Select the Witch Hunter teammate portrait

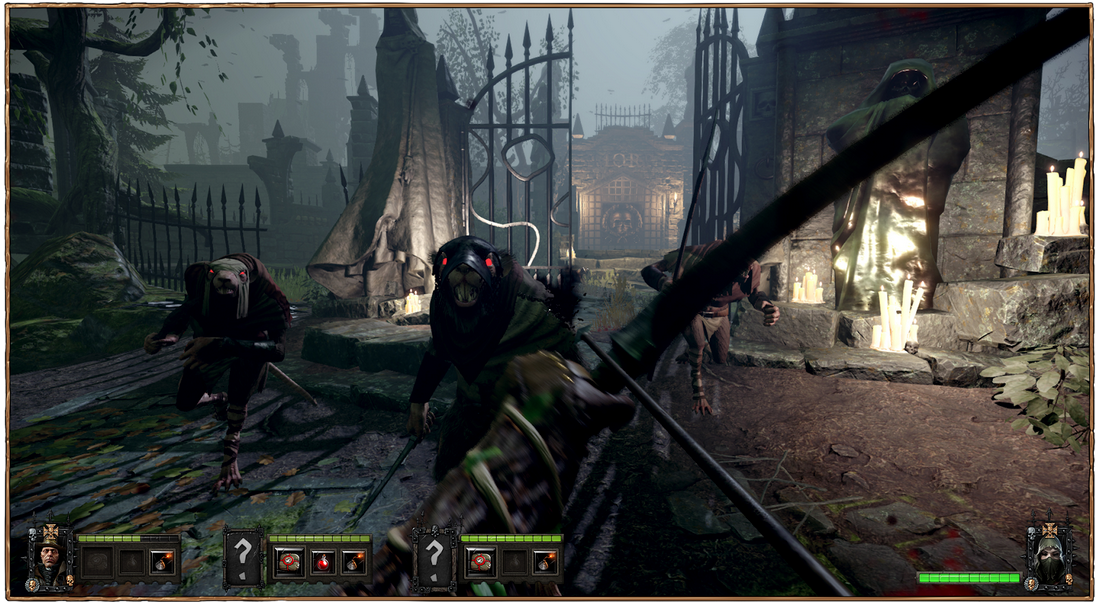pos(49,558)
